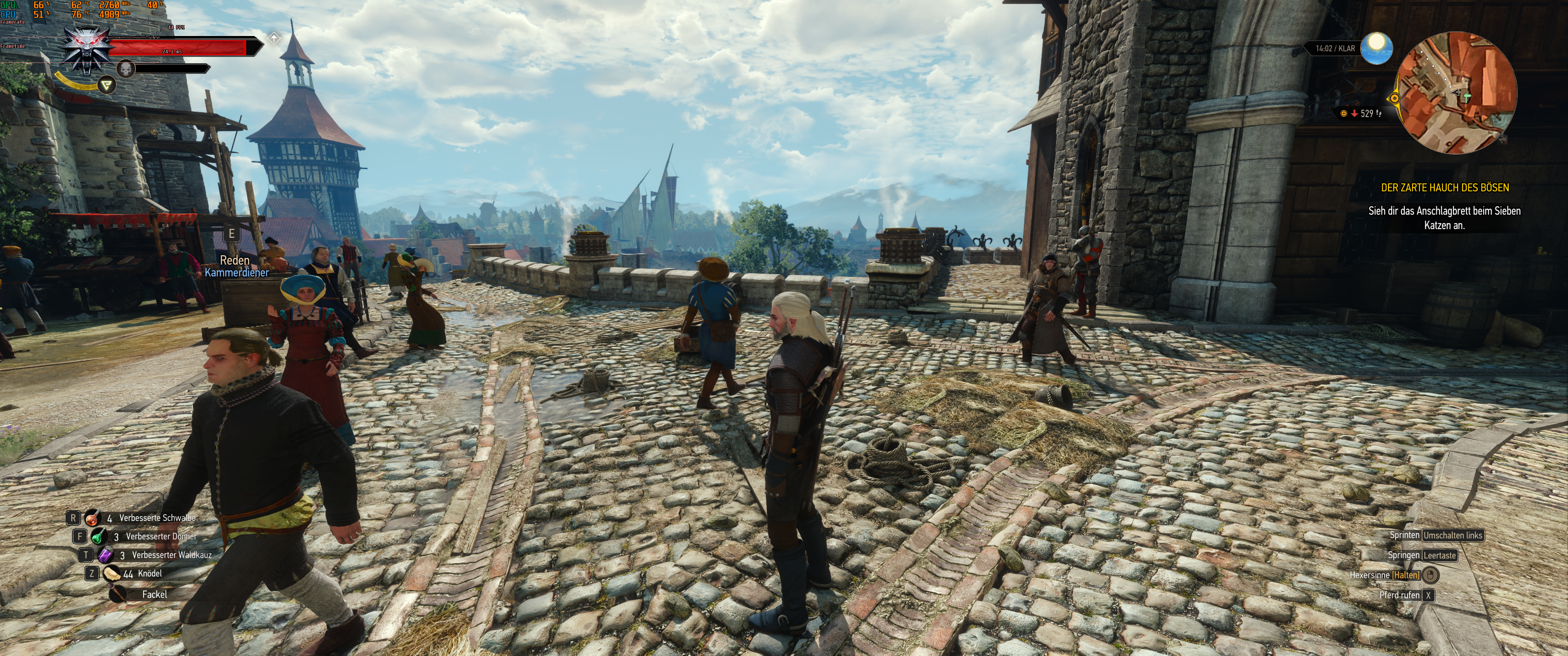This screenshot has width=1568, height=656.
Task: Click the circular minimap
Action: pyautogui.click(x=1456, y=93)
